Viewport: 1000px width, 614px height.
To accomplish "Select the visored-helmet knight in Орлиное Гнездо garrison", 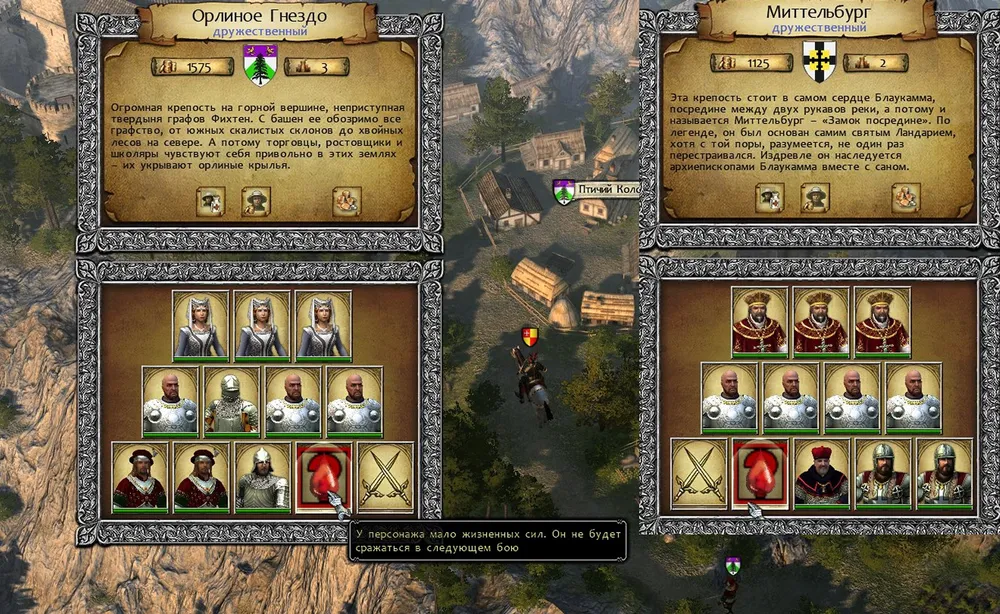I will pyautogui.click(x=232, y=400).
